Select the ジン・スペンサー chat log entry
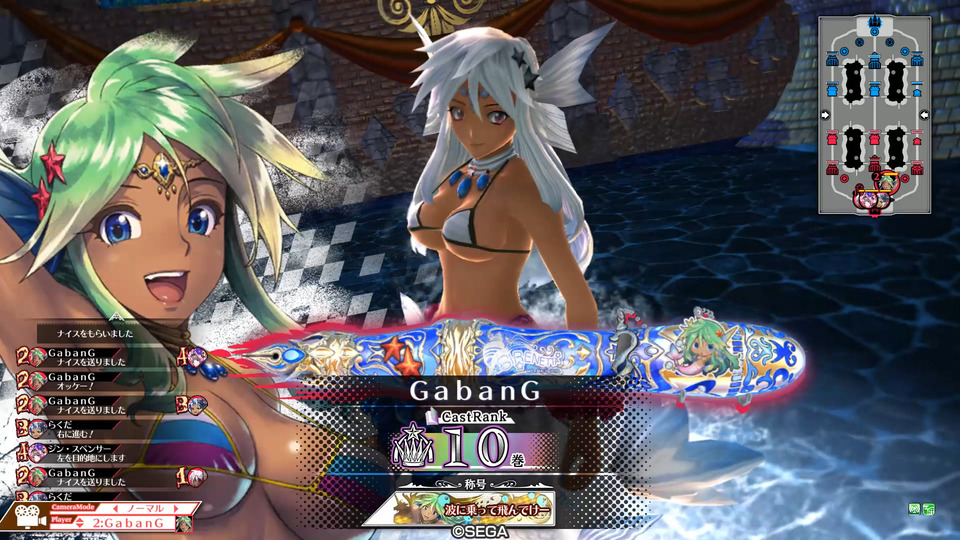Image resolution: width=960 pixels, height=540 pixels. coord(80,454)
